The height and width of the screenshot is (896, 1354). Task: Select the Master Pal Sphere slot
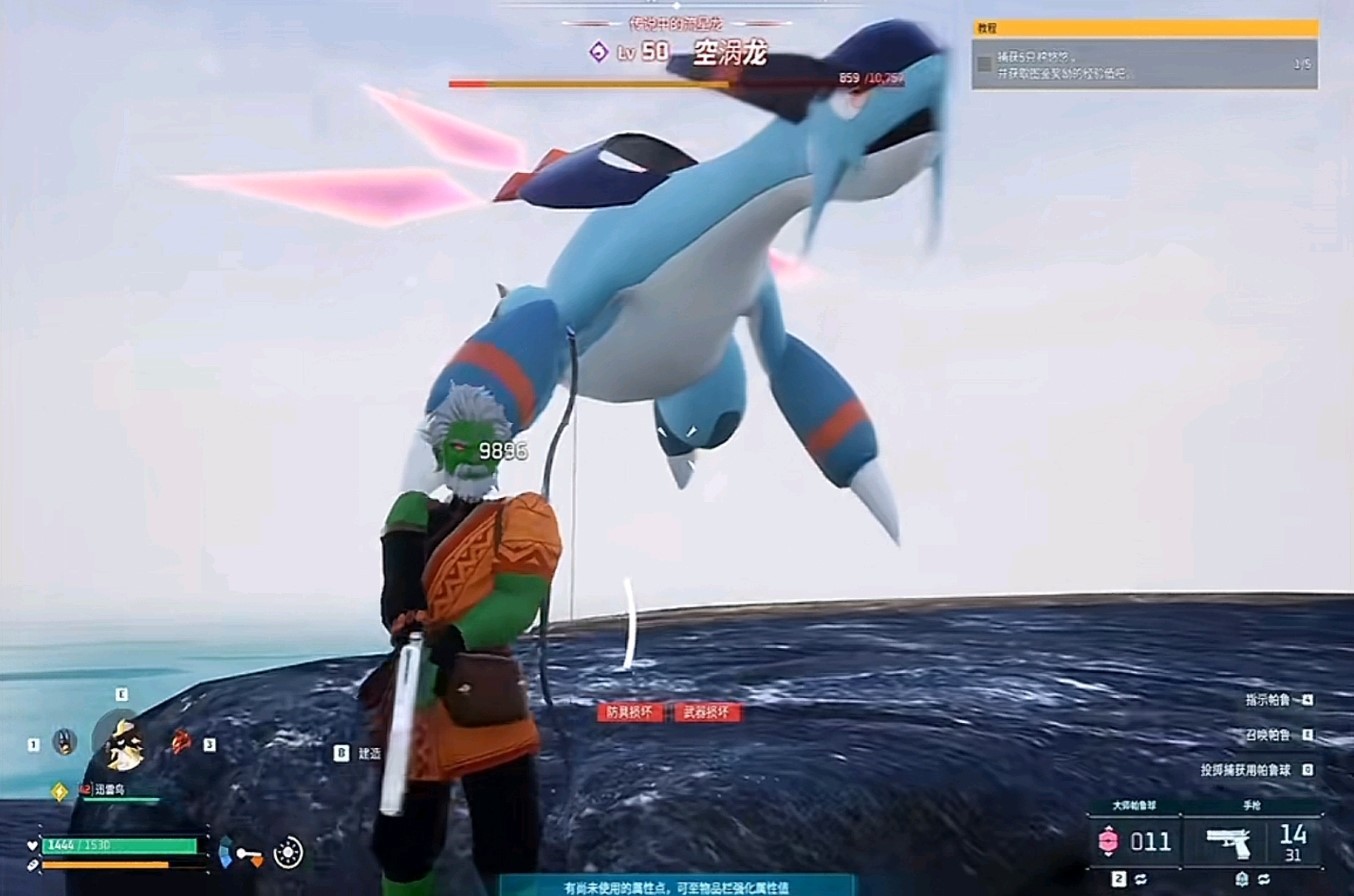(1133, 841)
